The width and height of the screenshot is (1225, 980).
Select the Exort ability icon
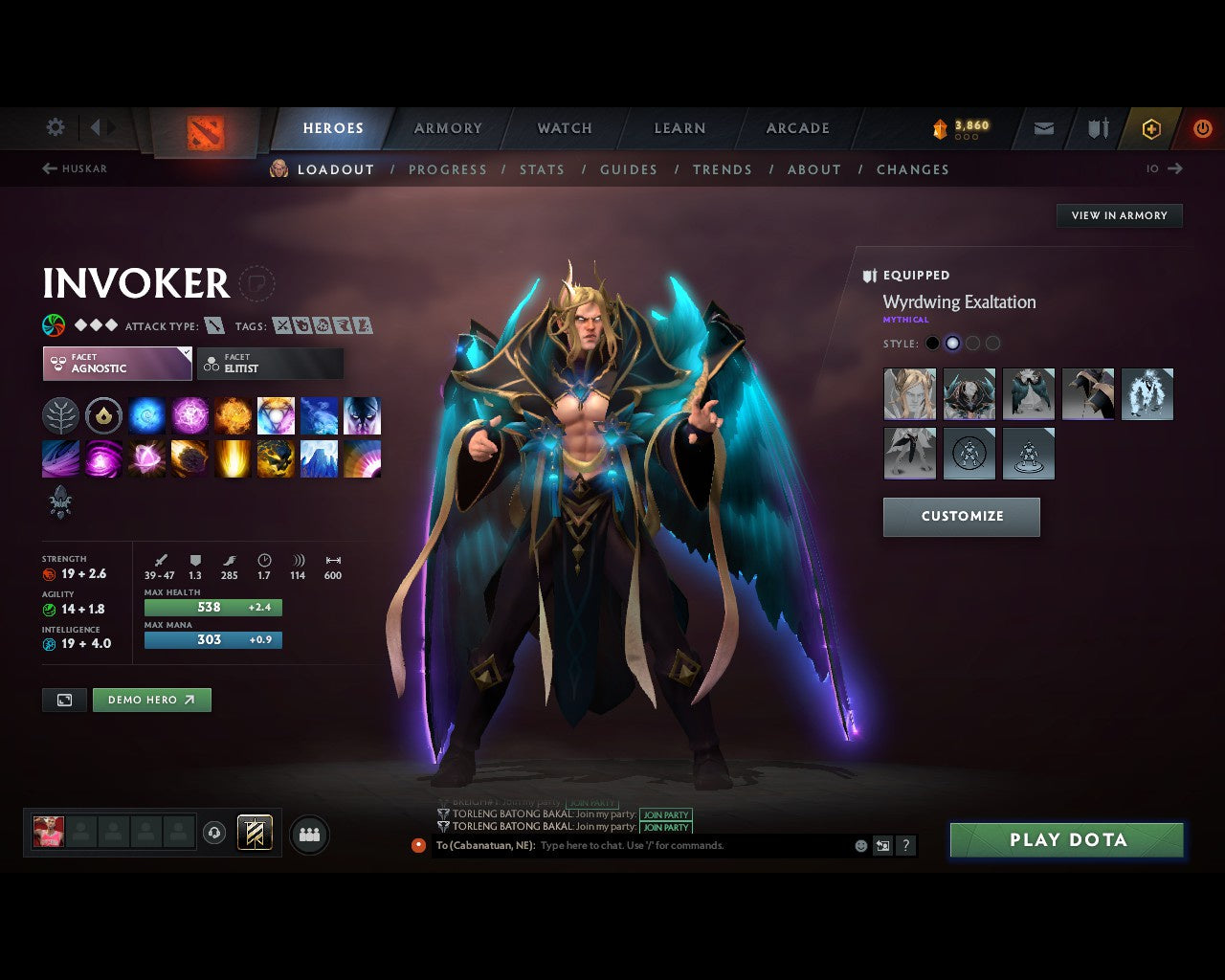(233, 415)
